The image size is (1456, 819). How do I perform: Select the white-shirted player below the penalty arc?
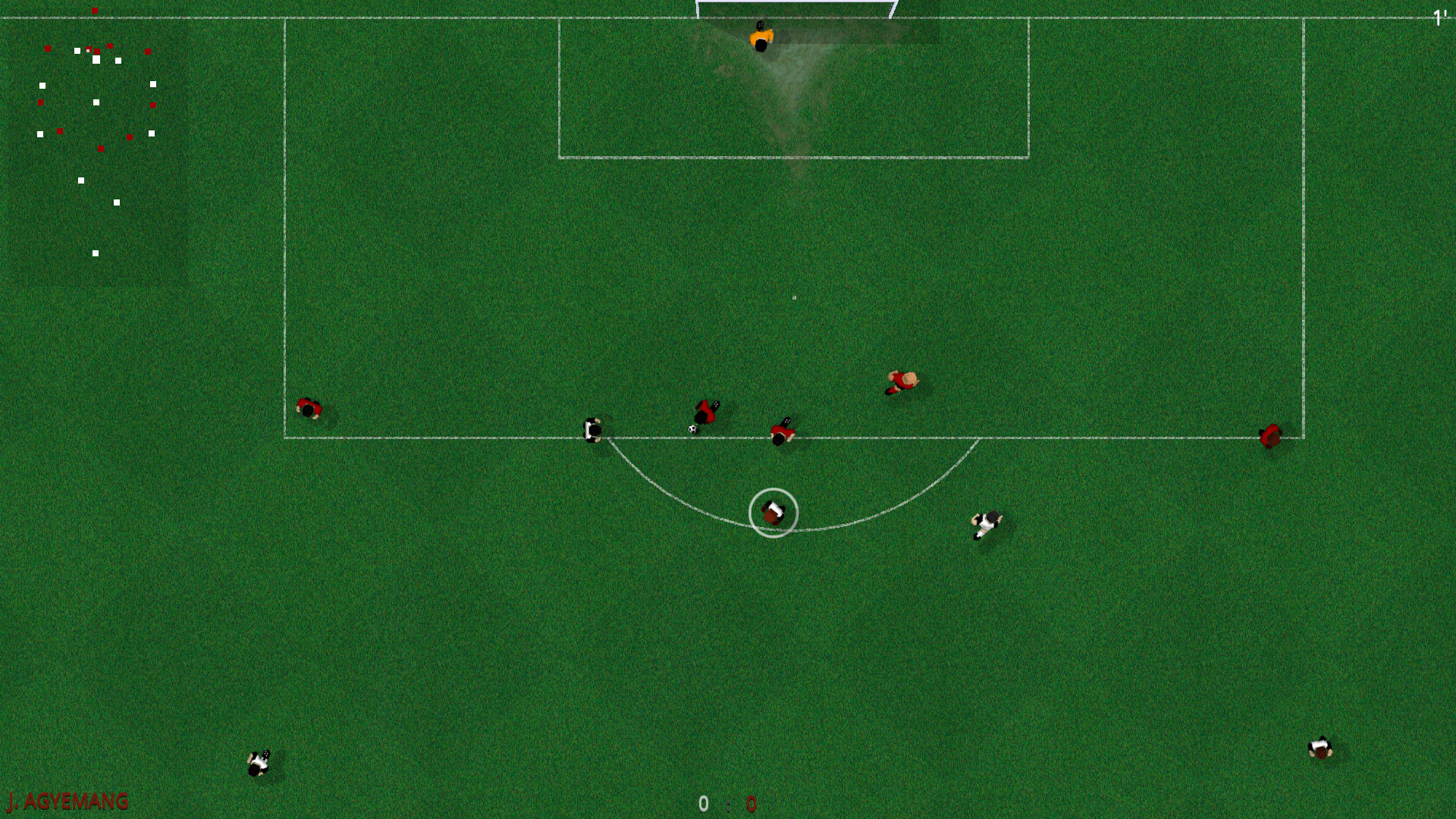pyautogui.click(x=986, y=523)
